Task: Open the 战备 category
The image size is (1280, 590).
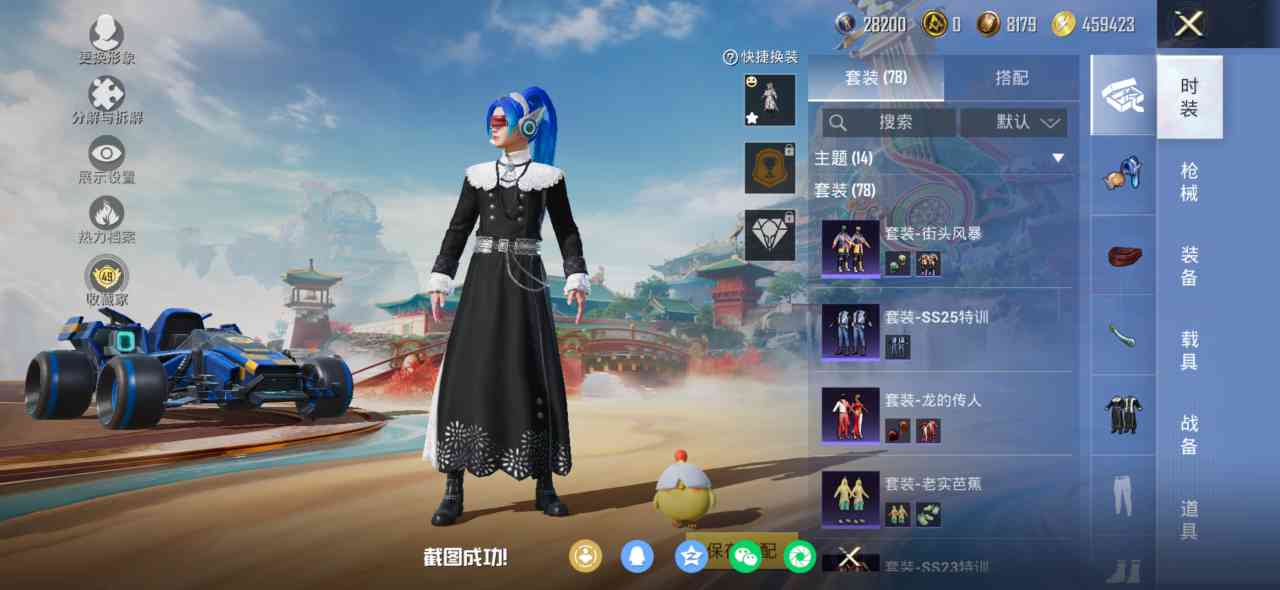Action: click(1189, 435)
